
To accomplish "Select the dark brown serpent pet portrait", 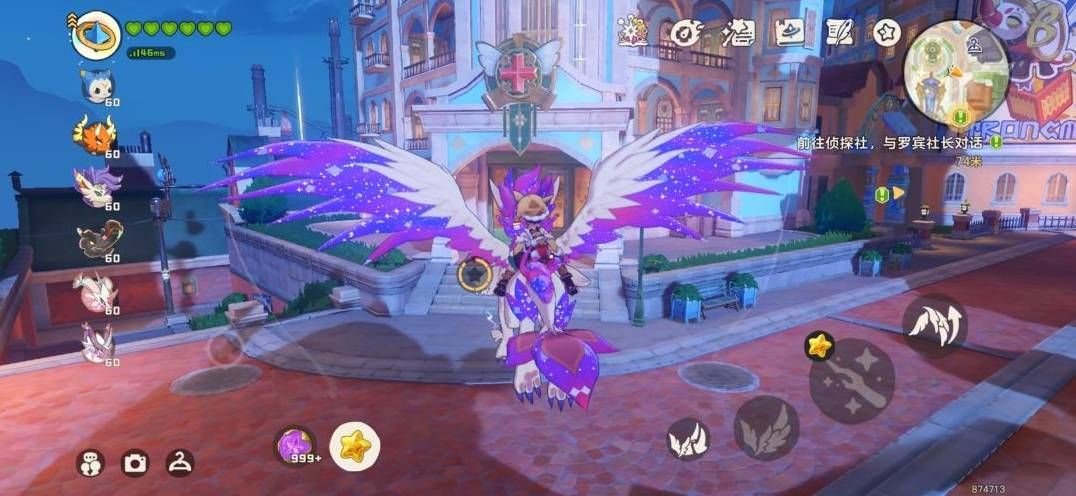I will tap(95, 238).
